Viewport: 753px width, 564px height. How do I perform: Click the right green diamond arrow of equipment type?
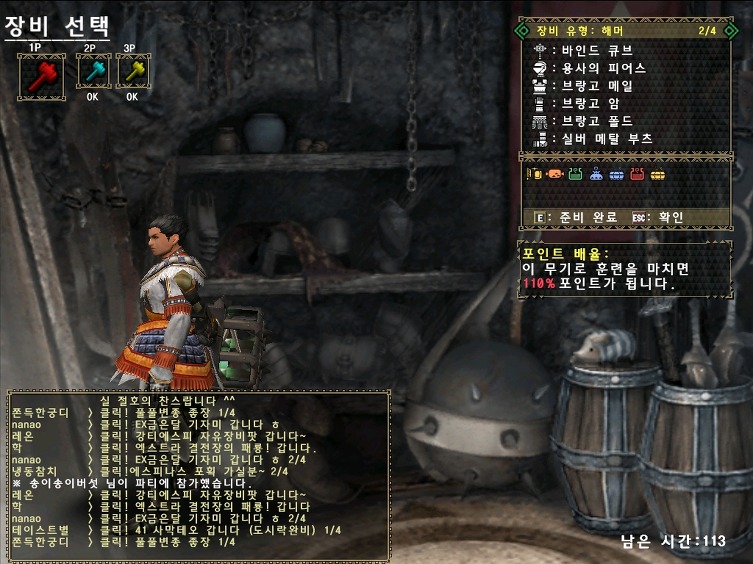727,31
